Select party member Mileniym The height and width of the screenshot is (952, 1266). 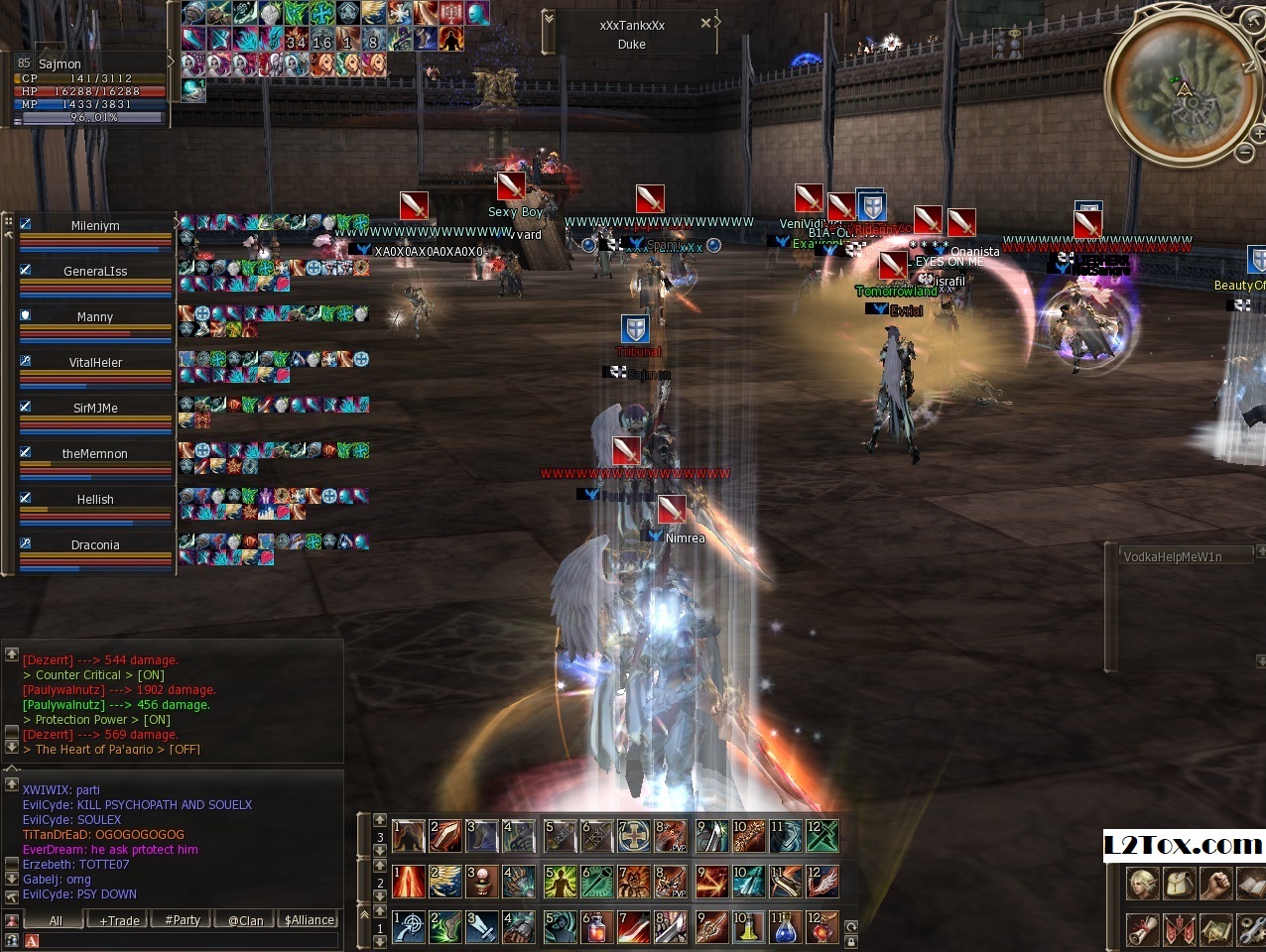point(95,227)
